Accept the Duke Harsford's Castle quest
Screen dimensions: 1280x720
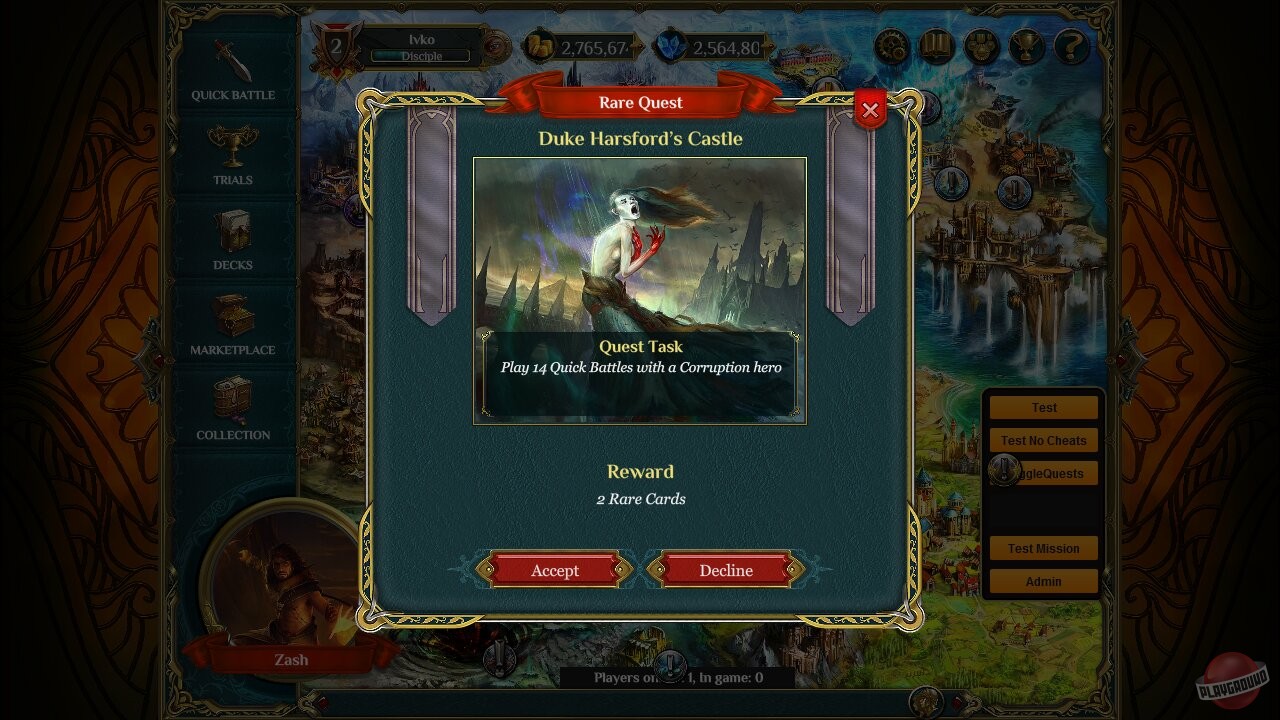554,570
